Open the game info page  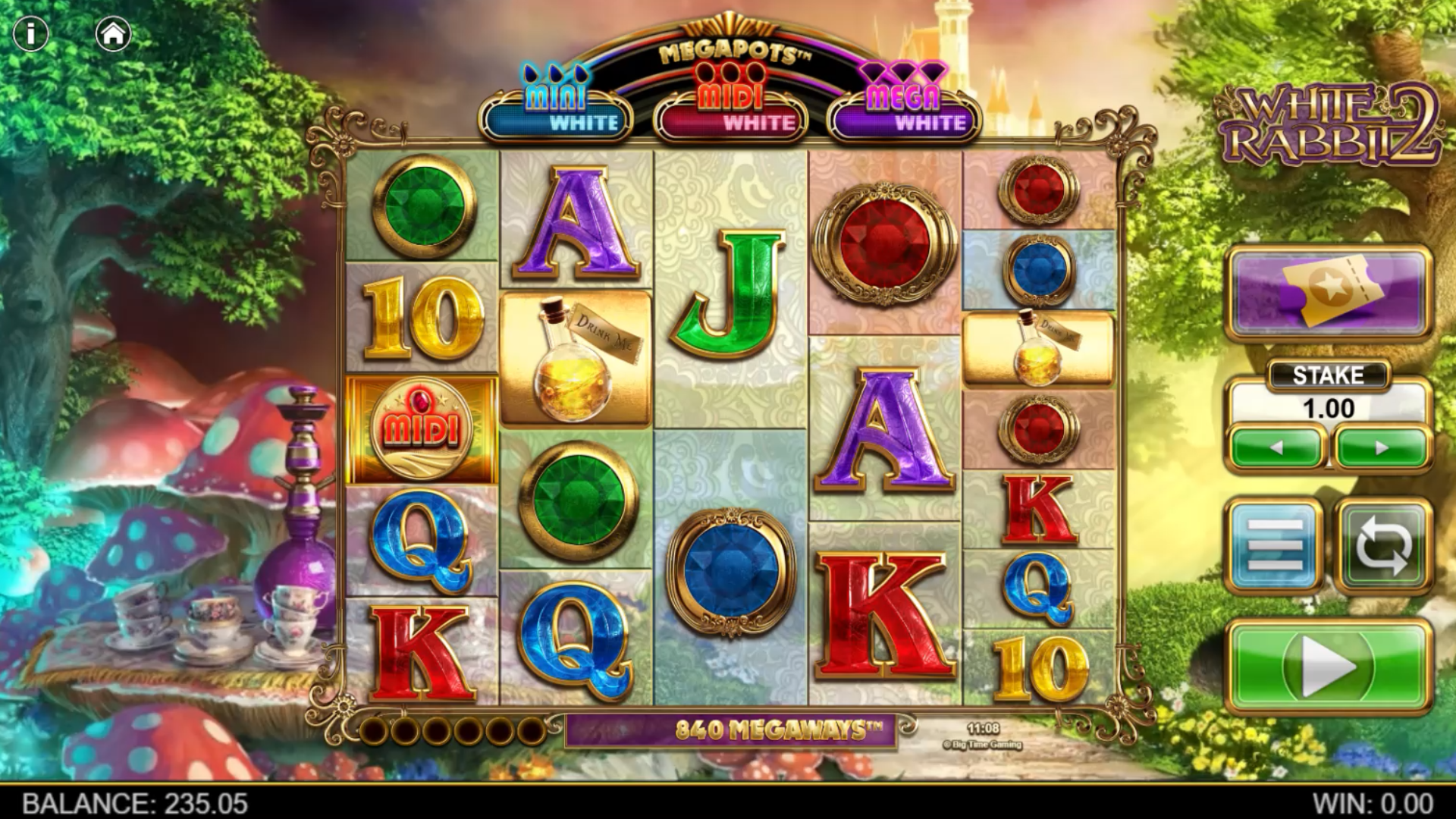[x=31, y=34]
